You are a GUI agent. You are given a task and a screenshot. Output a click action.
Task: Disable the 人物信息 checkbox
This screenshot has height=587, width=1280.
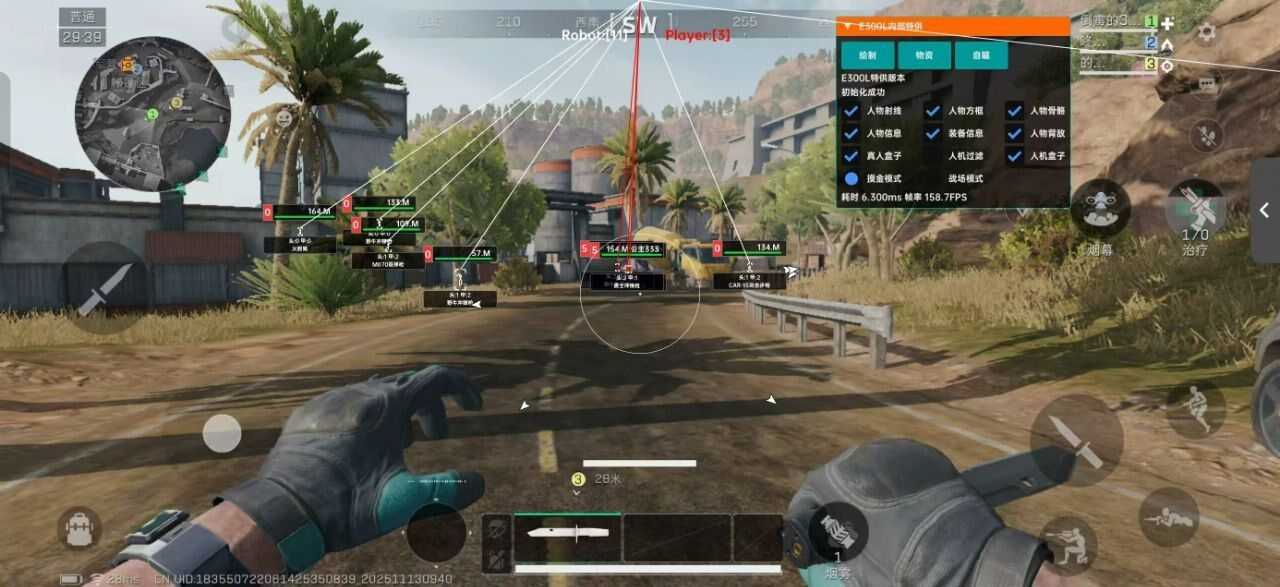click(852, 133)
